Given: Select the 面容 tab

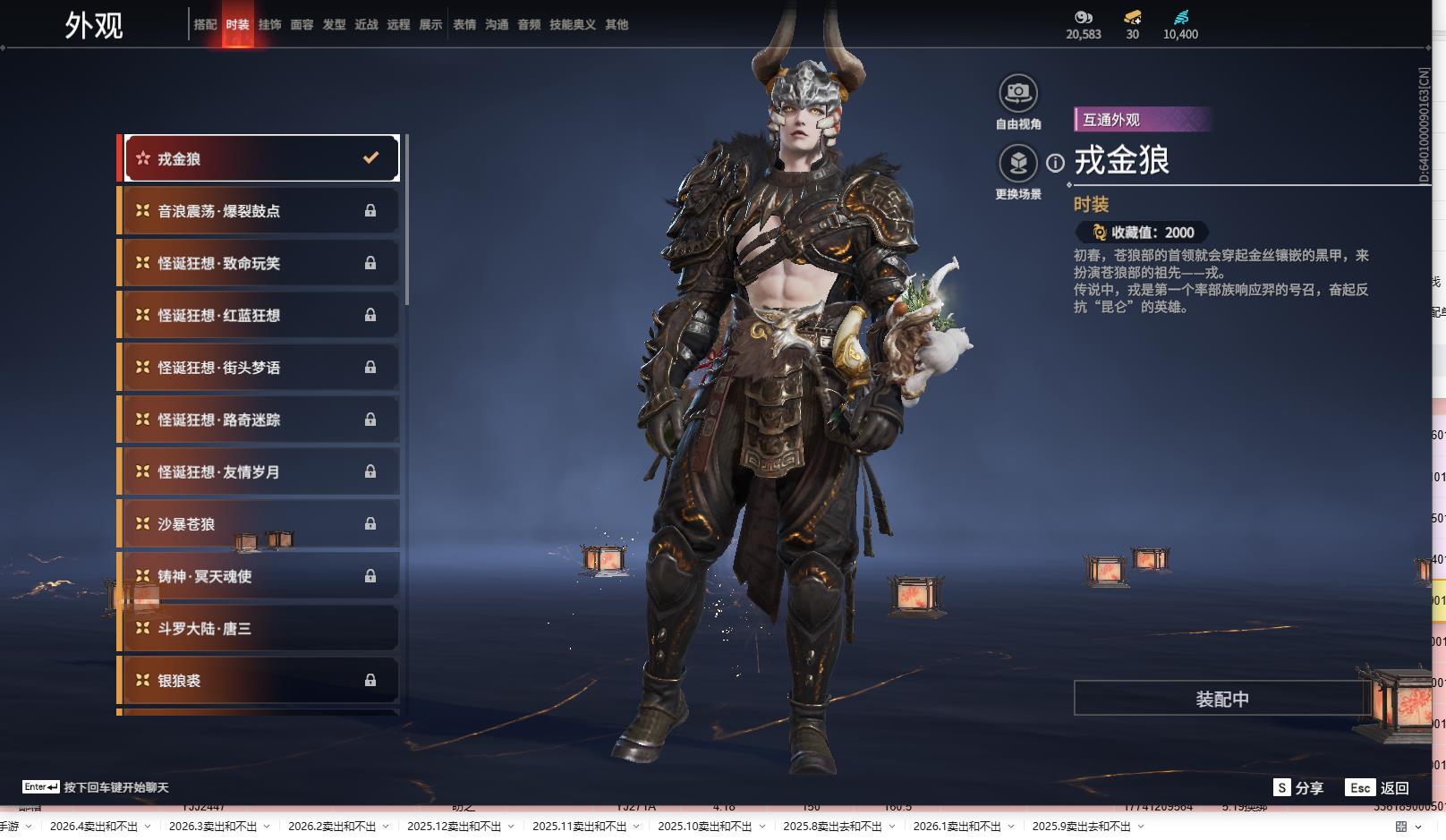Looking at the screenshot, I should coord(302,25).
